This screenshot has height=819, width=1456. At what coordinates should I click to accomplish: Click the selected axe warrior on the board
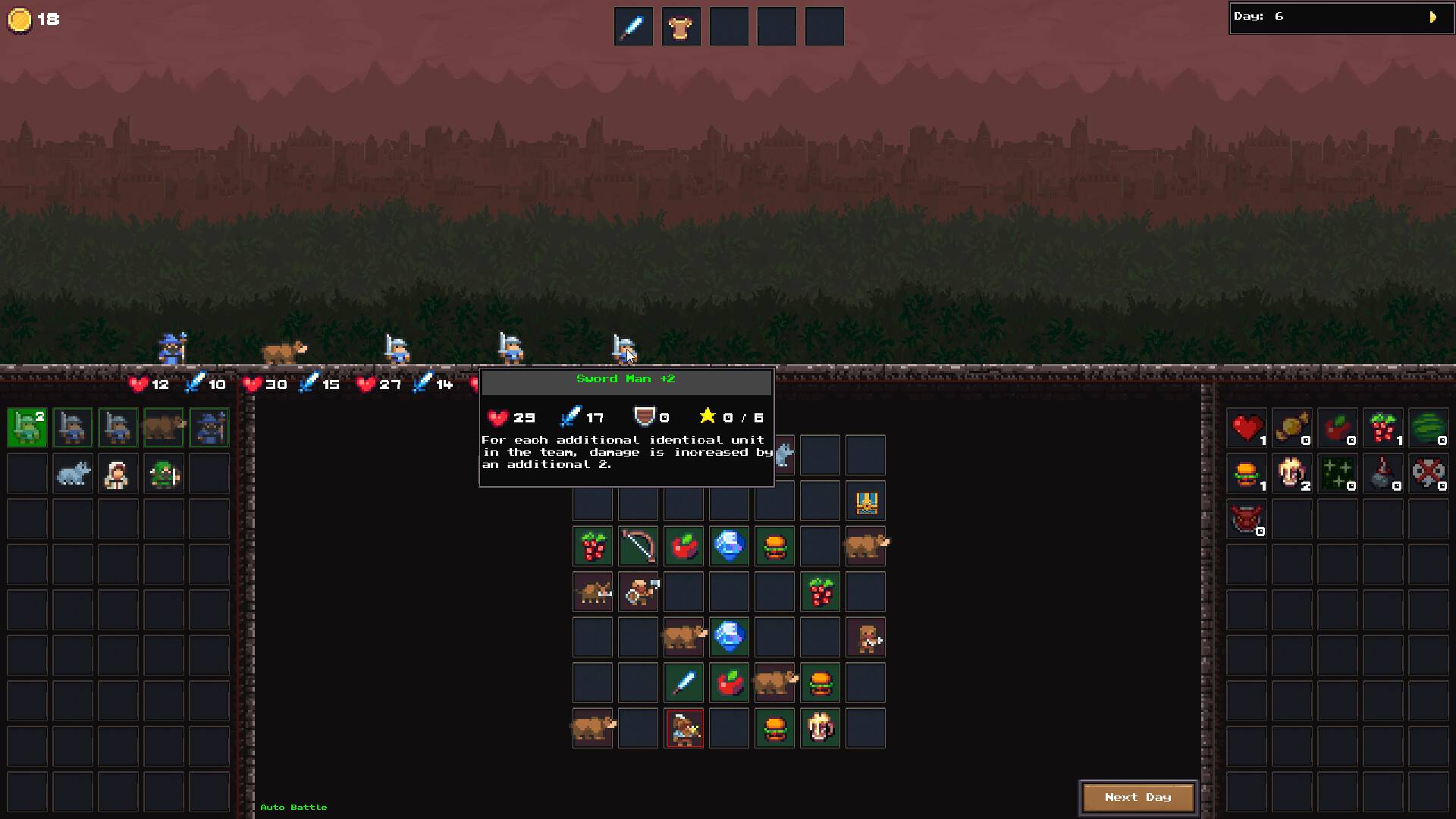(683, 727)
